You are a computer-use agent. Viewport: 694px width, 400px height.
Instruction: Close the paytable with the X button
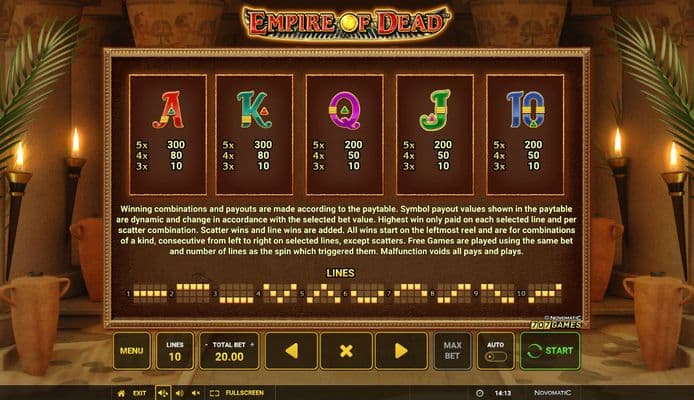coord(346,351)
